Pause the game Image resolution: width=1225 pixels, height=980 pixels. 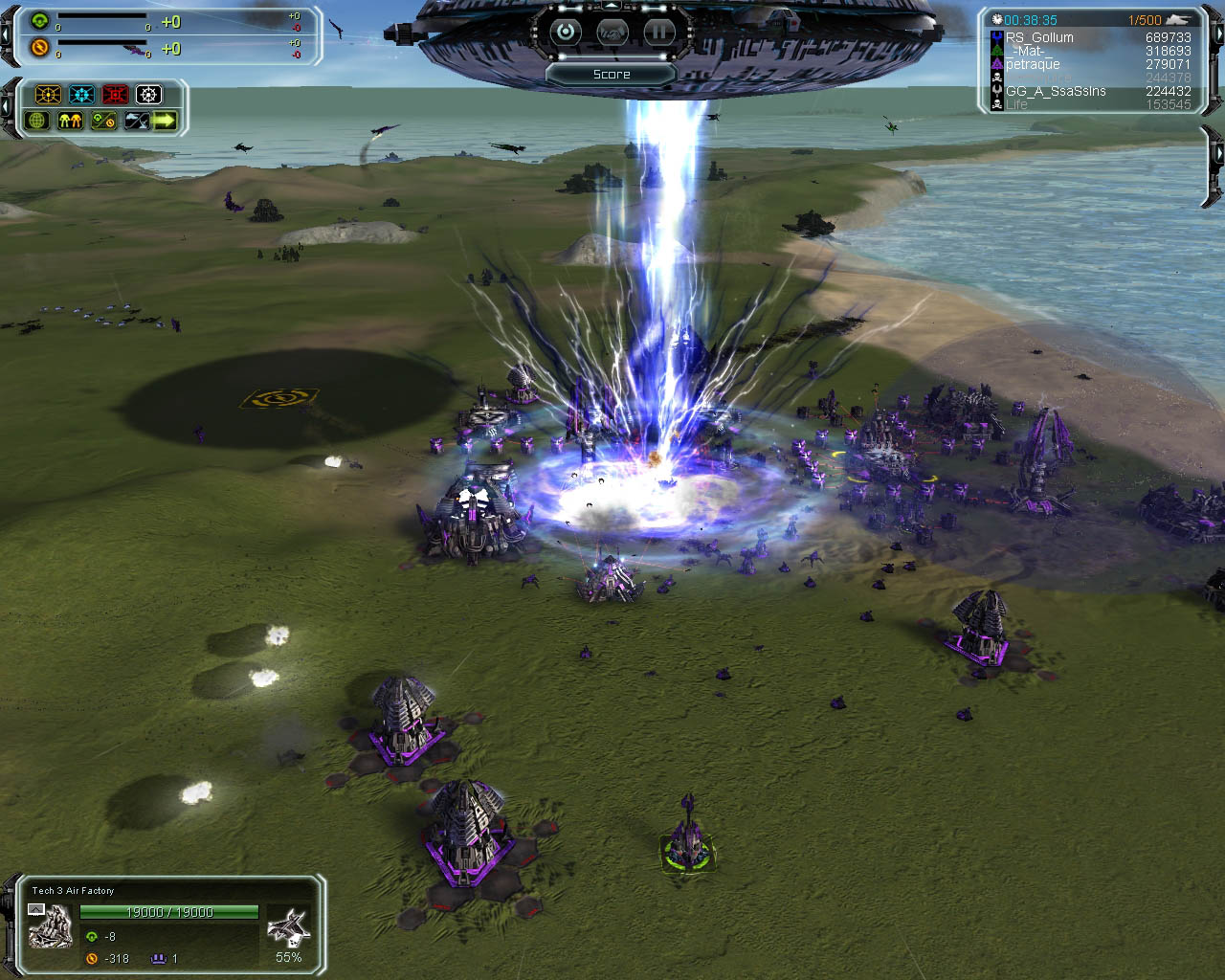pos(658,33)
